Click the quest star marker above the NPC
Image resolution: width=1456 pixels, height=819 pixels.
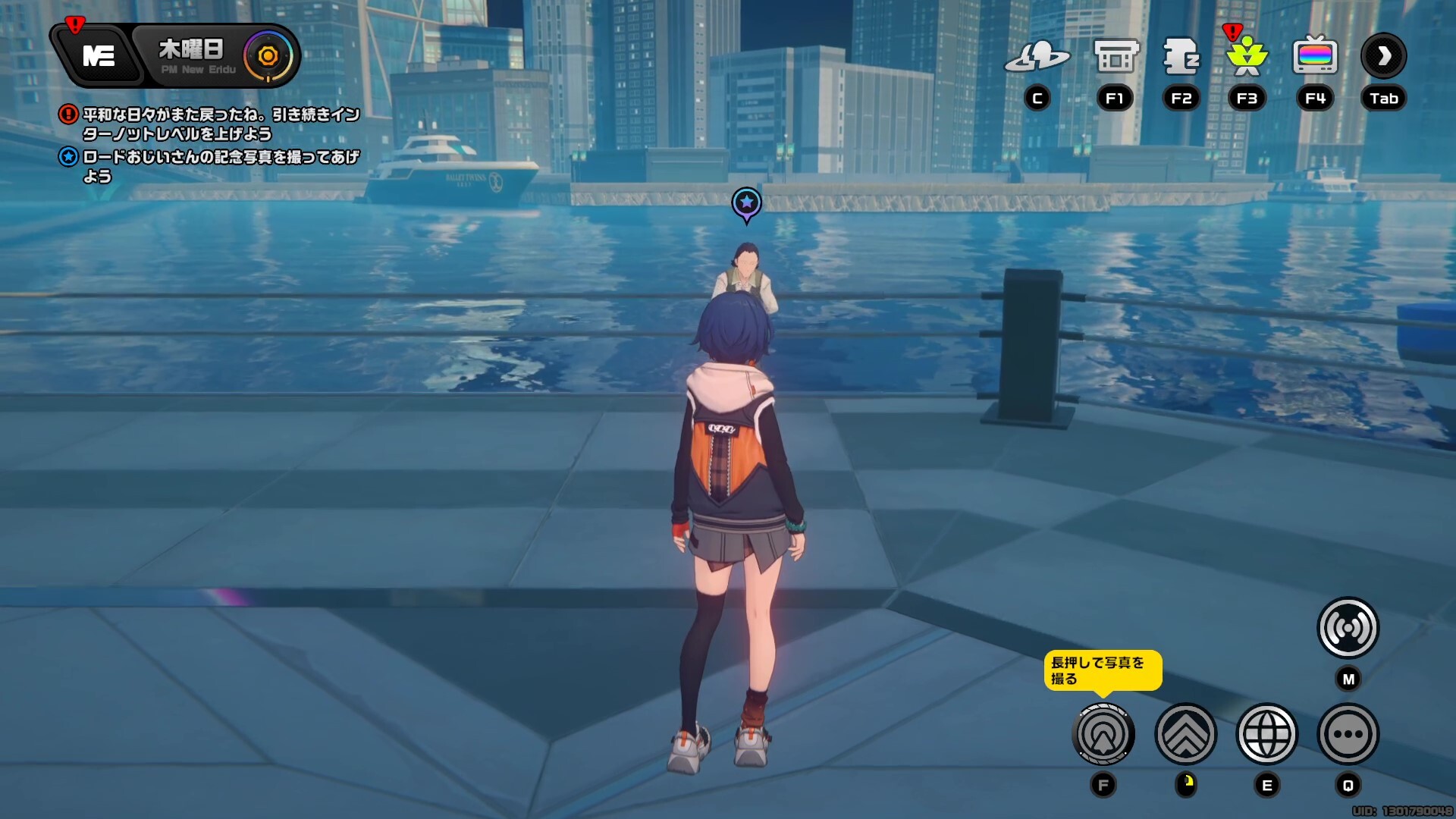tap(746, 202)
